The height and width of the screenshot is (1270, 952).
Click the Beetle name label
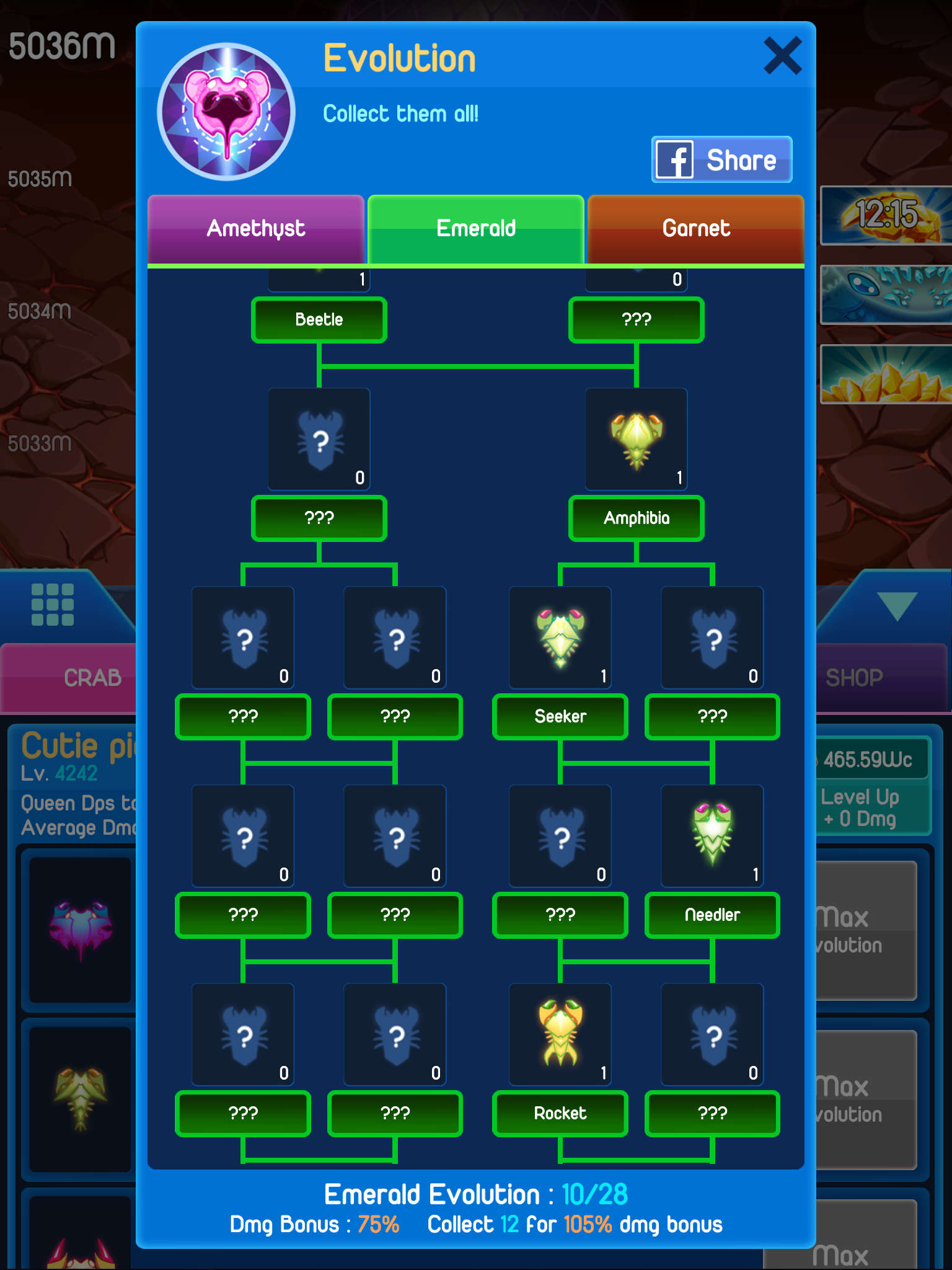point(318,319)
